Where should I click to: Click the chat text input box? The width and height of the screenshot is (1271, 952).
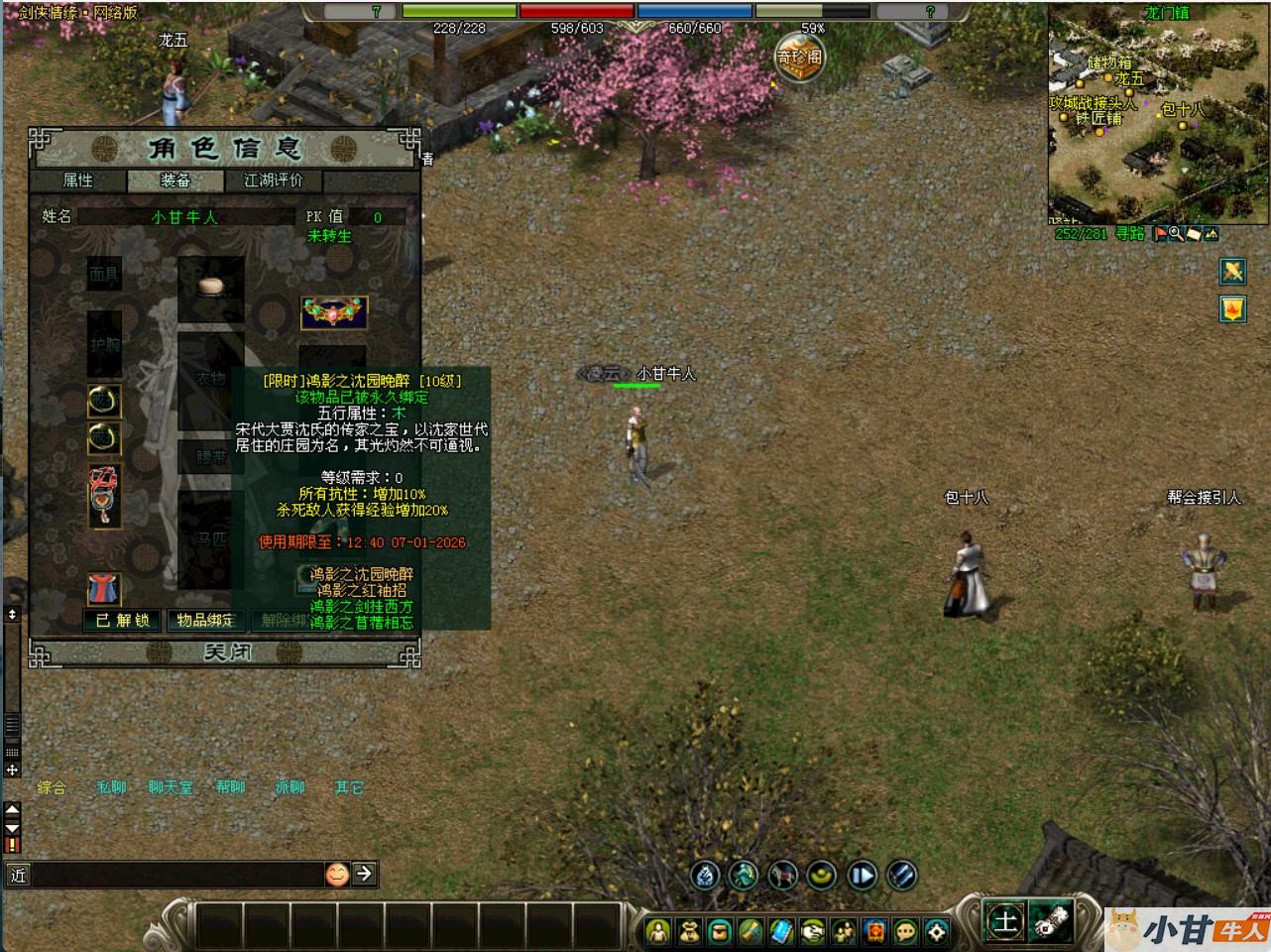point(178,874)
